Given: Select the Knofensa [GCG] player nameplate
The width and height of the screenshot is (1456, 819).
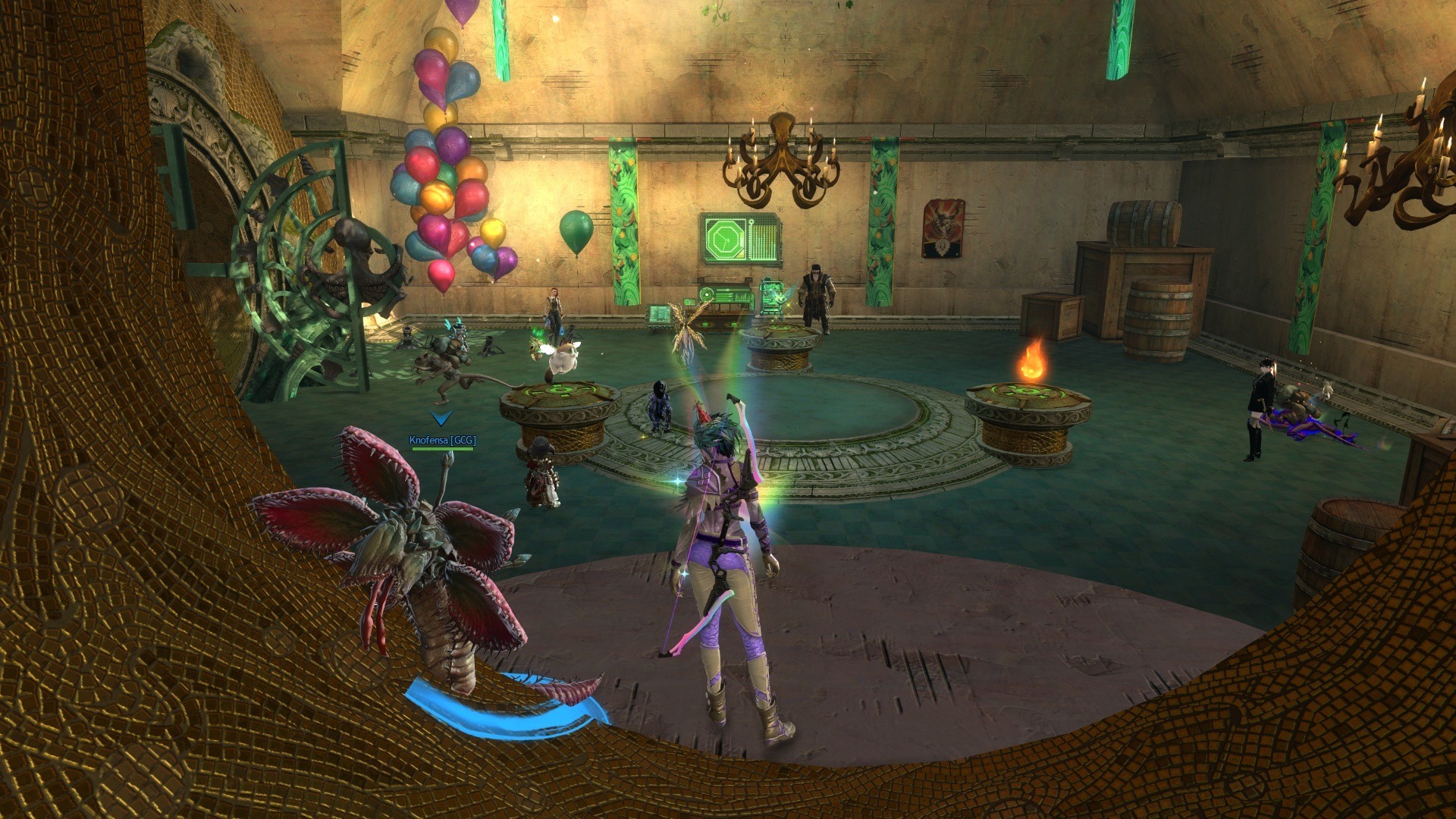Looking at the screenshot, I should [442, 441].
